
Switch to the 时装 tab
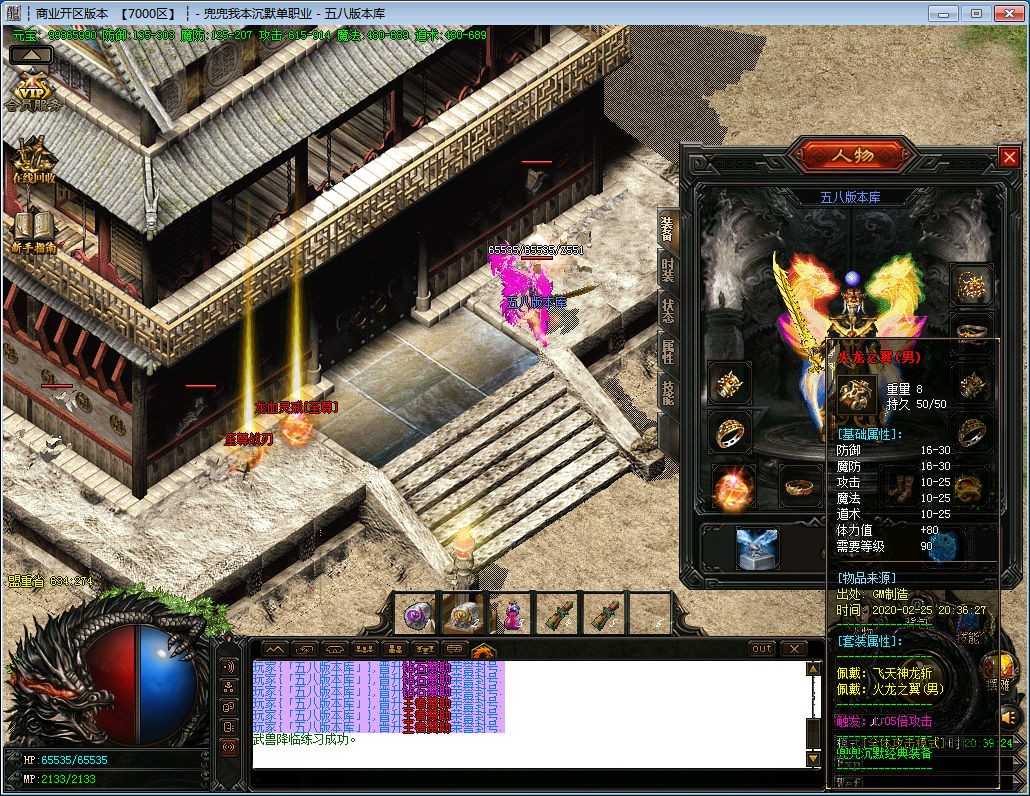coord(667,271)
